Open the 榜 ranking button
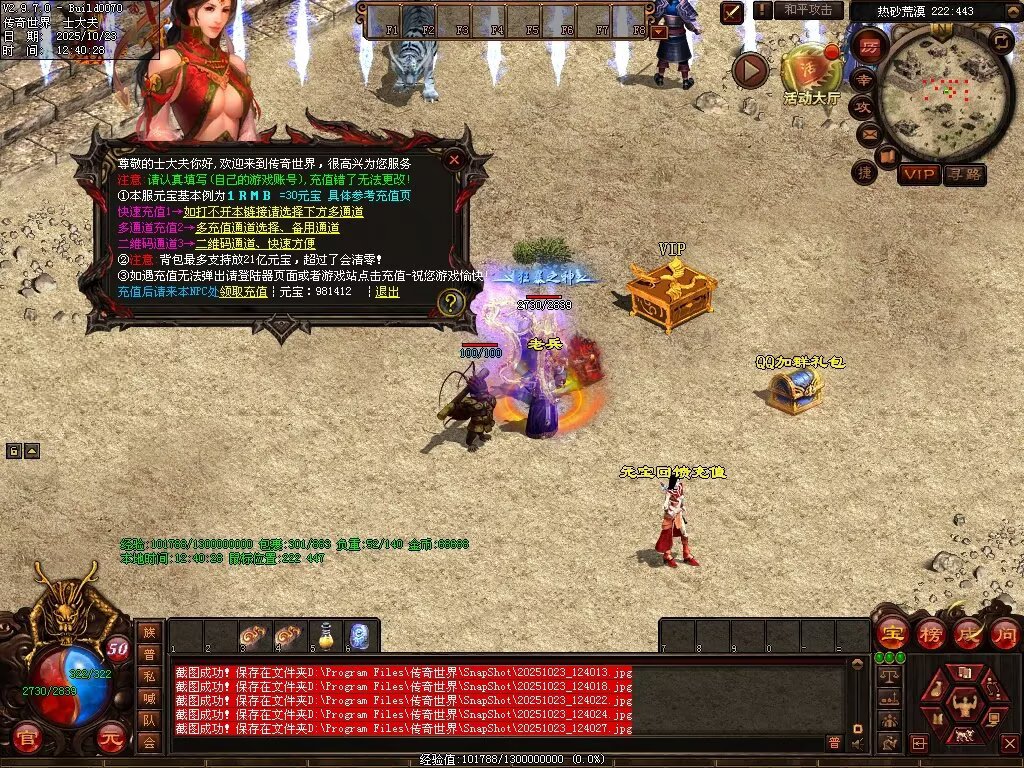 [x=930, y=634]
